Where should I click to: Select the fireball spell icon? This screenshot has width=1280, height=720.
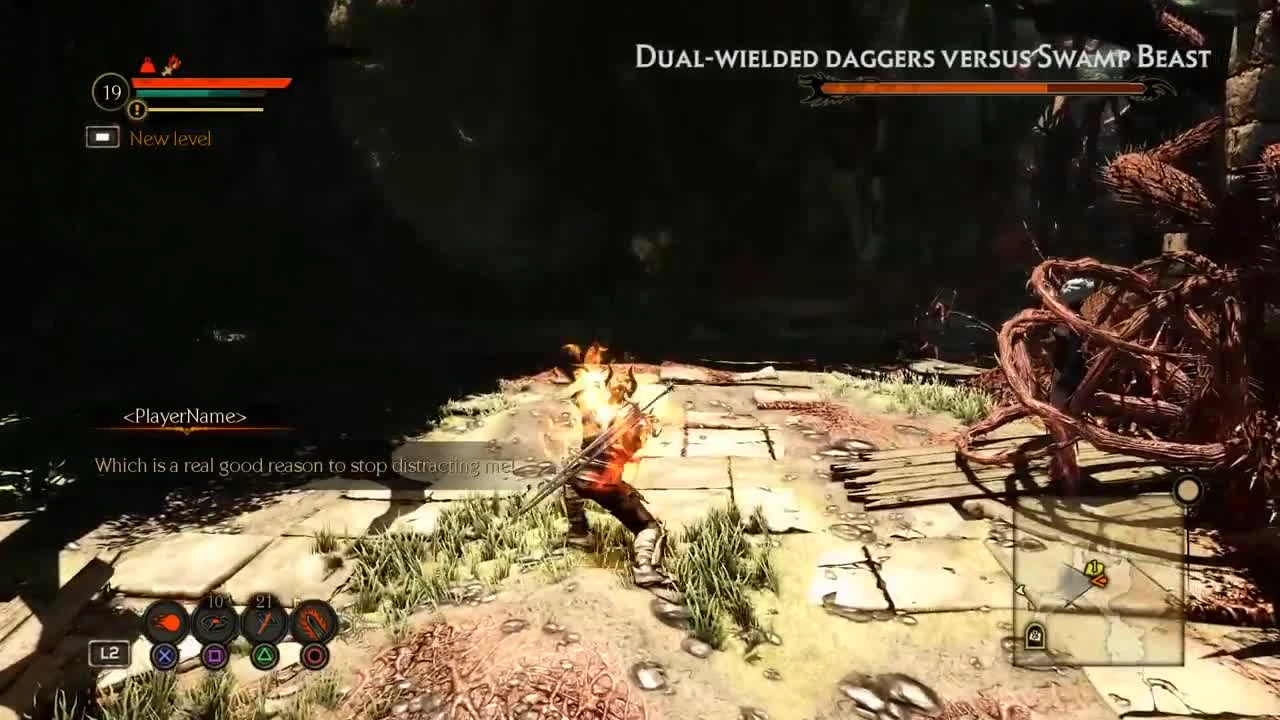pyautogui.click(x=168, y=623)
